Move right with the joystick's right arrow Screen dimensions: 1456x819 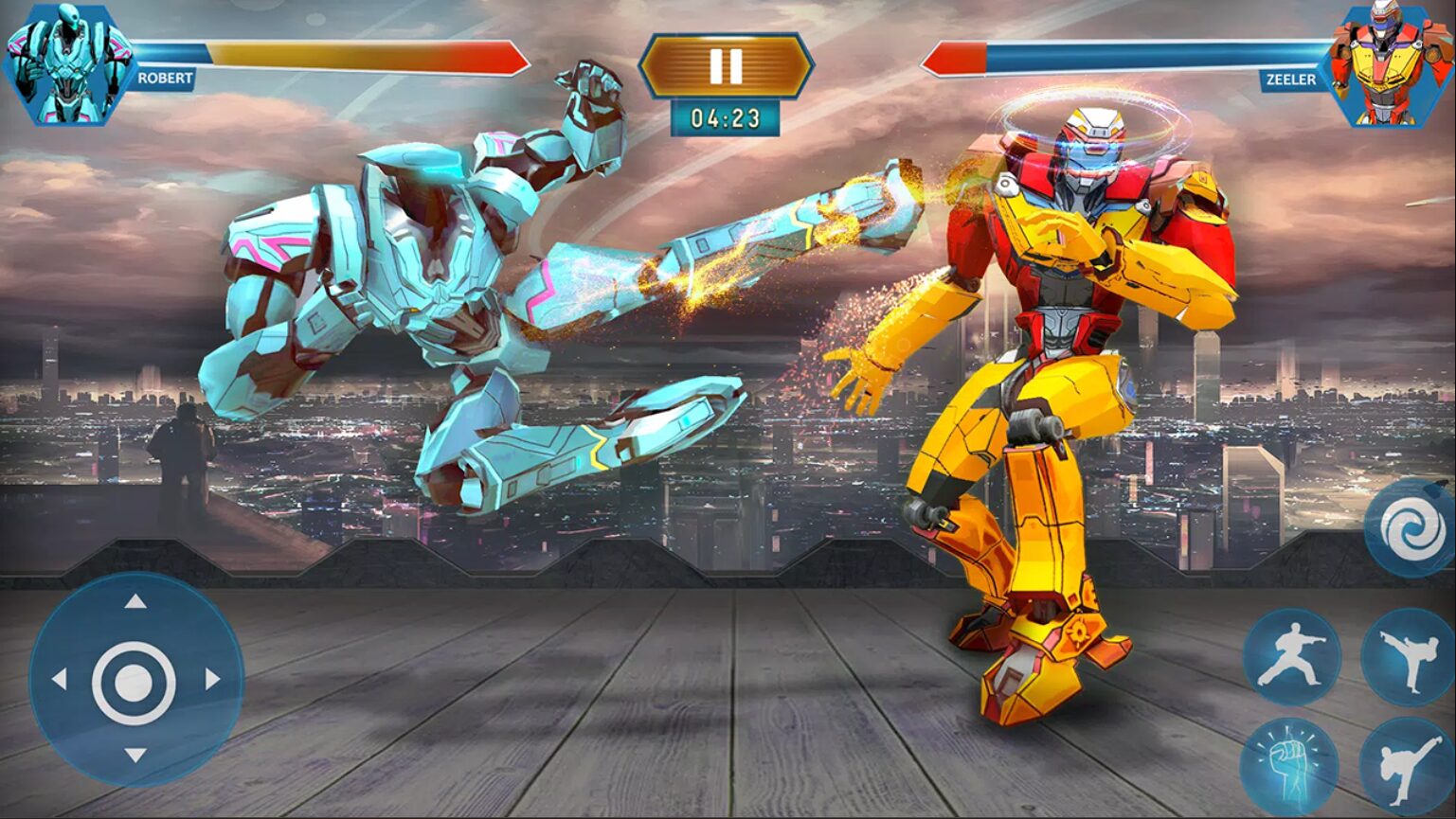212,679
